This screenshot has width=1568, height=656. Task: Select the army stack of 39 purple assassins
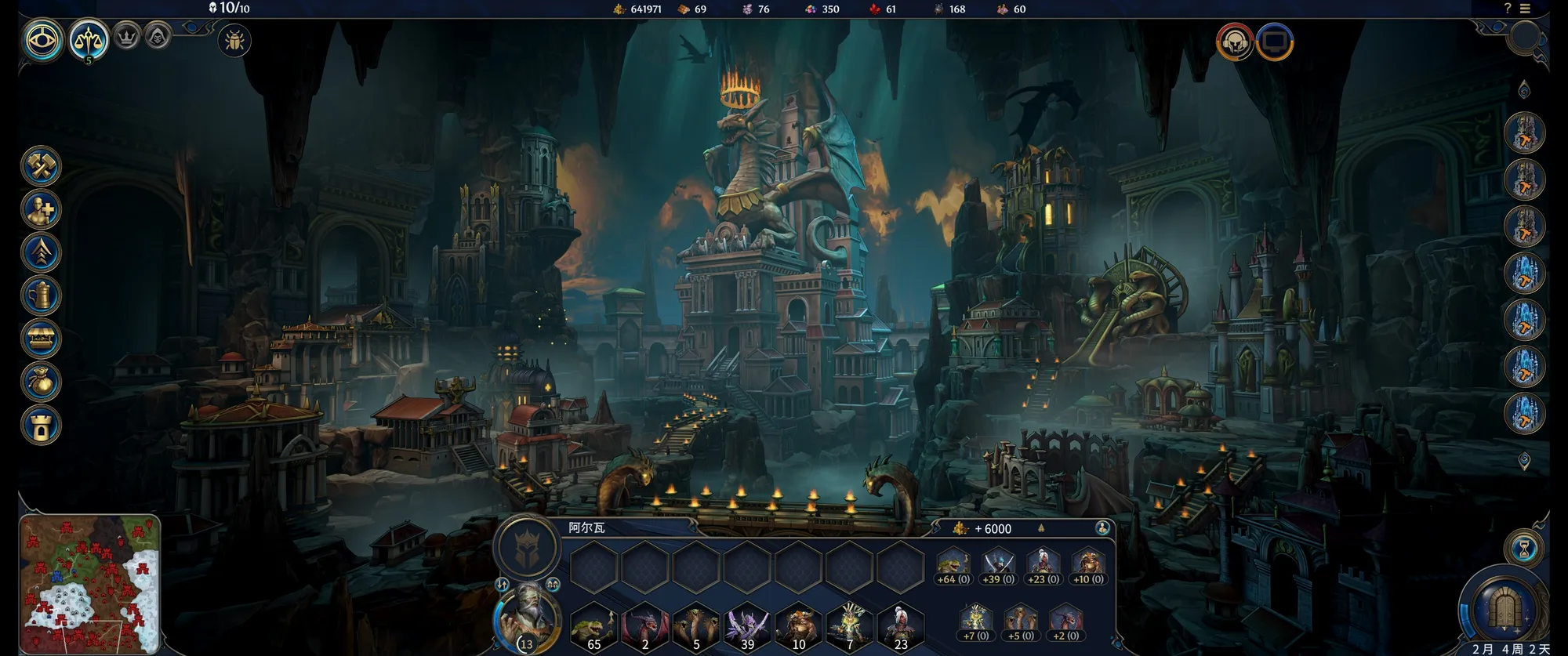[x=747, y=628]
